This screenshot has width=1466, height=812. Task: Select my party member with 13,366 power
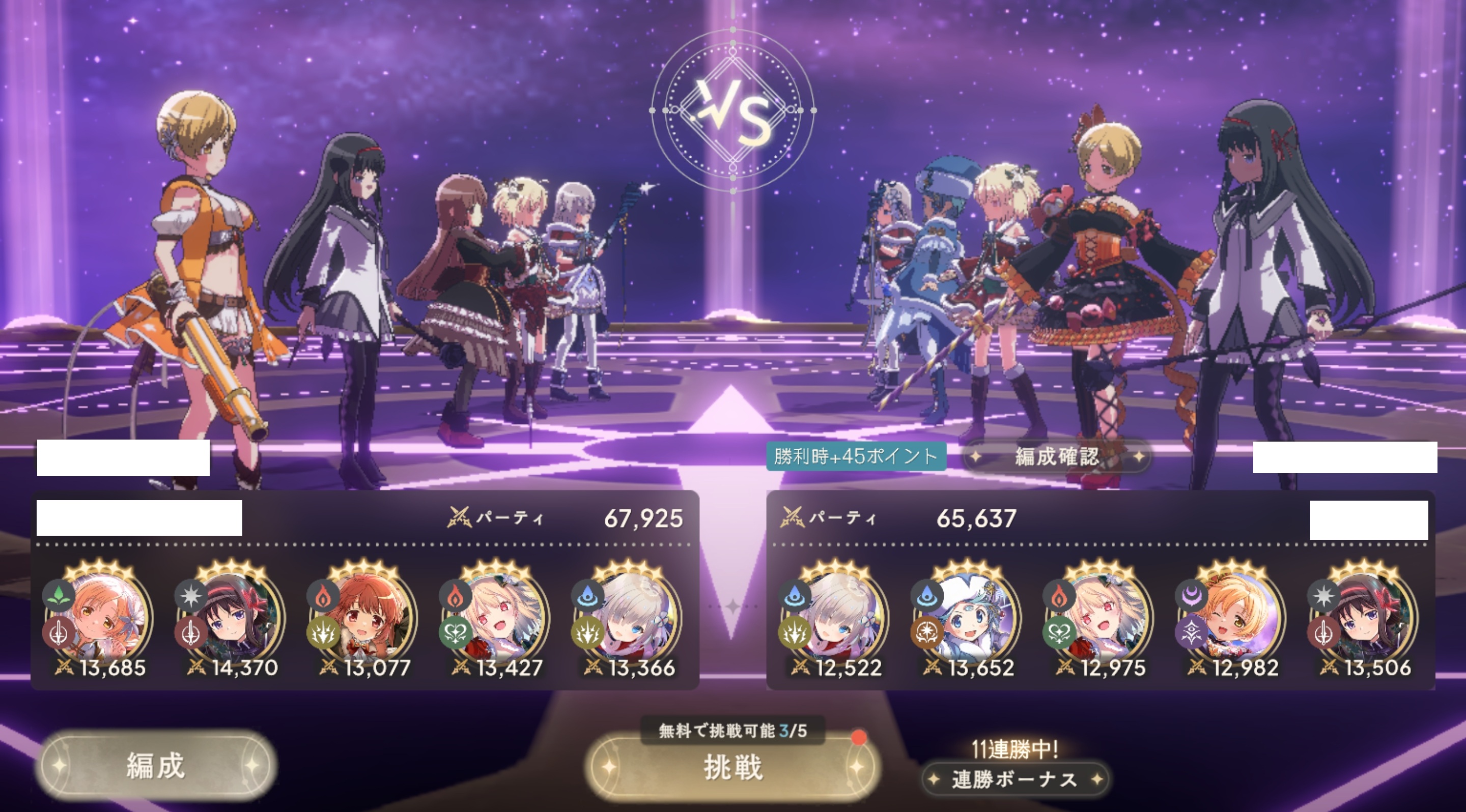click(630, 617)
